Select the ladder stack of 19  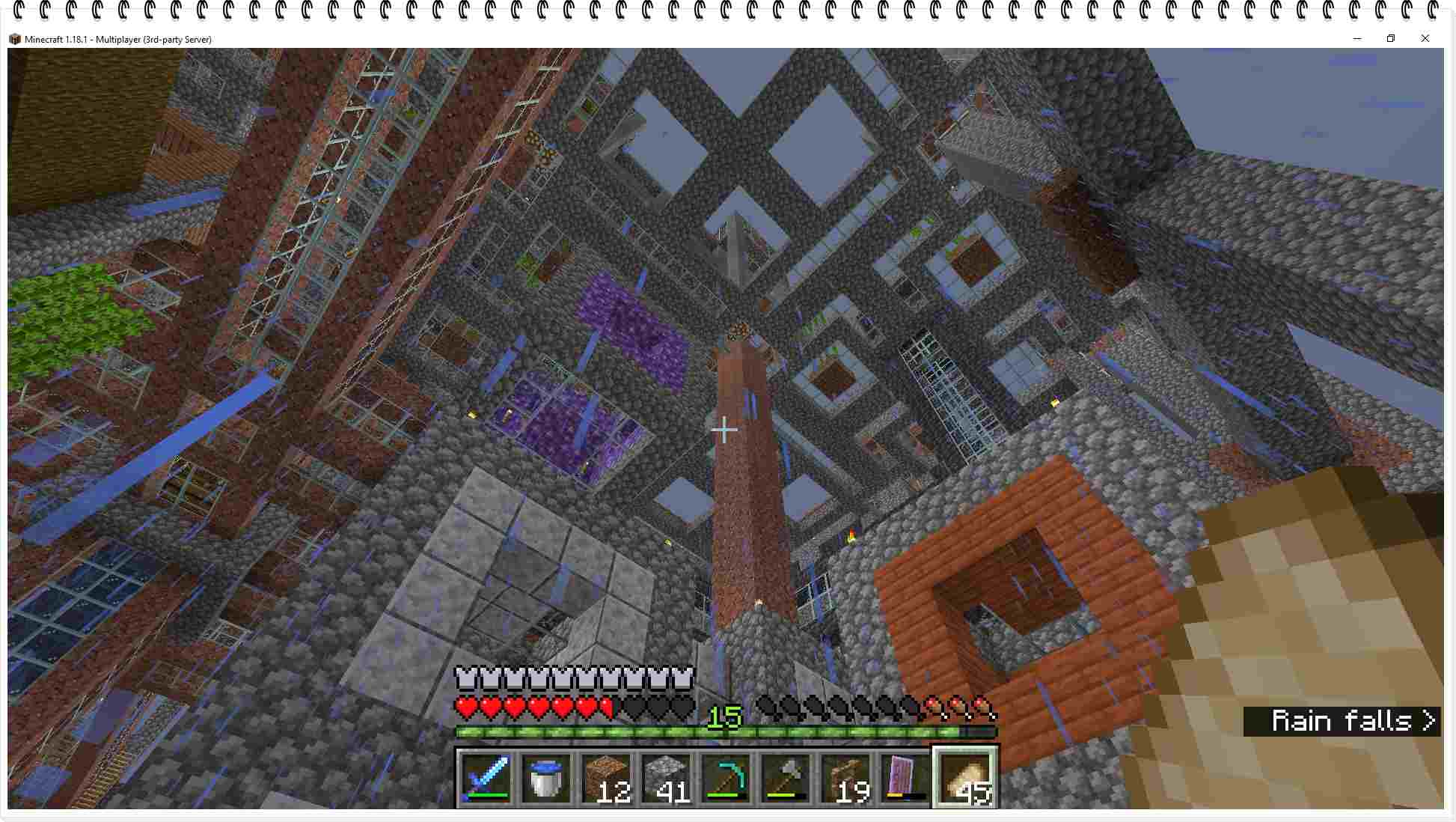[x=846, y=779]
